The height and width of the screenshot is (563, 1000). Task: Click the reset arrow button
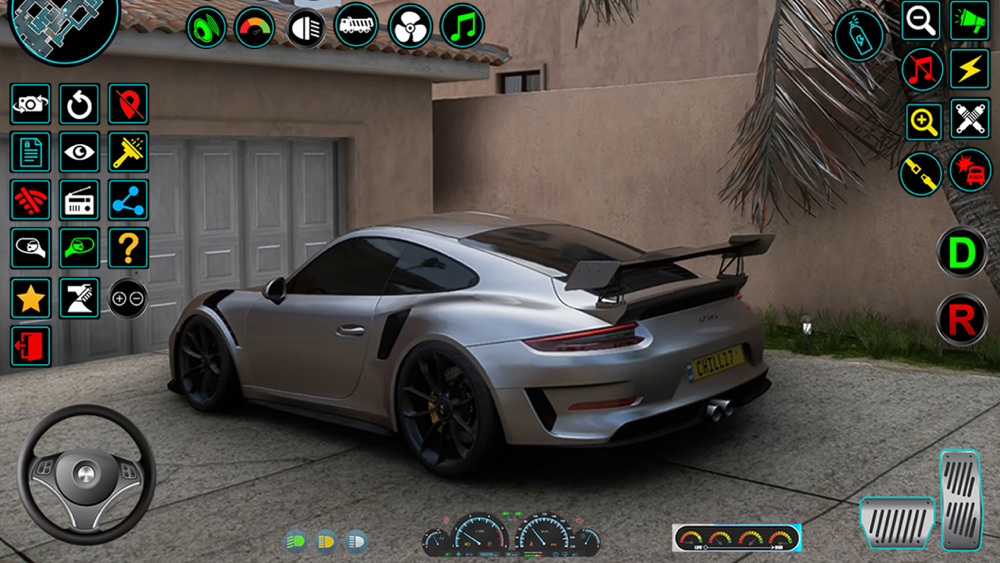click(x=79, y=104)
